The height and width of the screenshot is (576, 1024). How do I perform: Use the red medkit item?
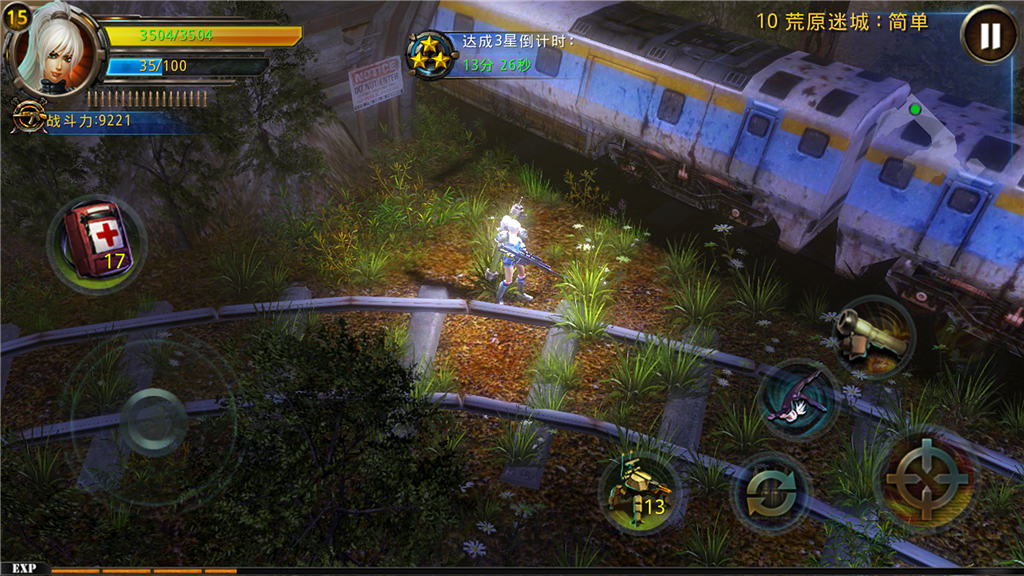tap(95, 244)
